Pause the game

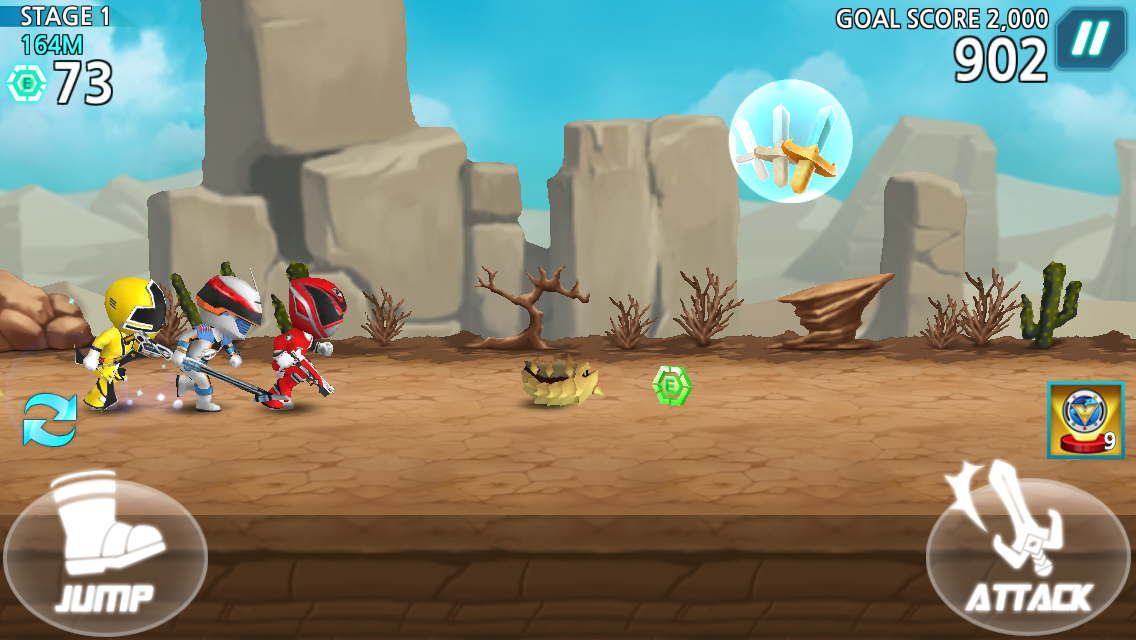(1091, 39)
